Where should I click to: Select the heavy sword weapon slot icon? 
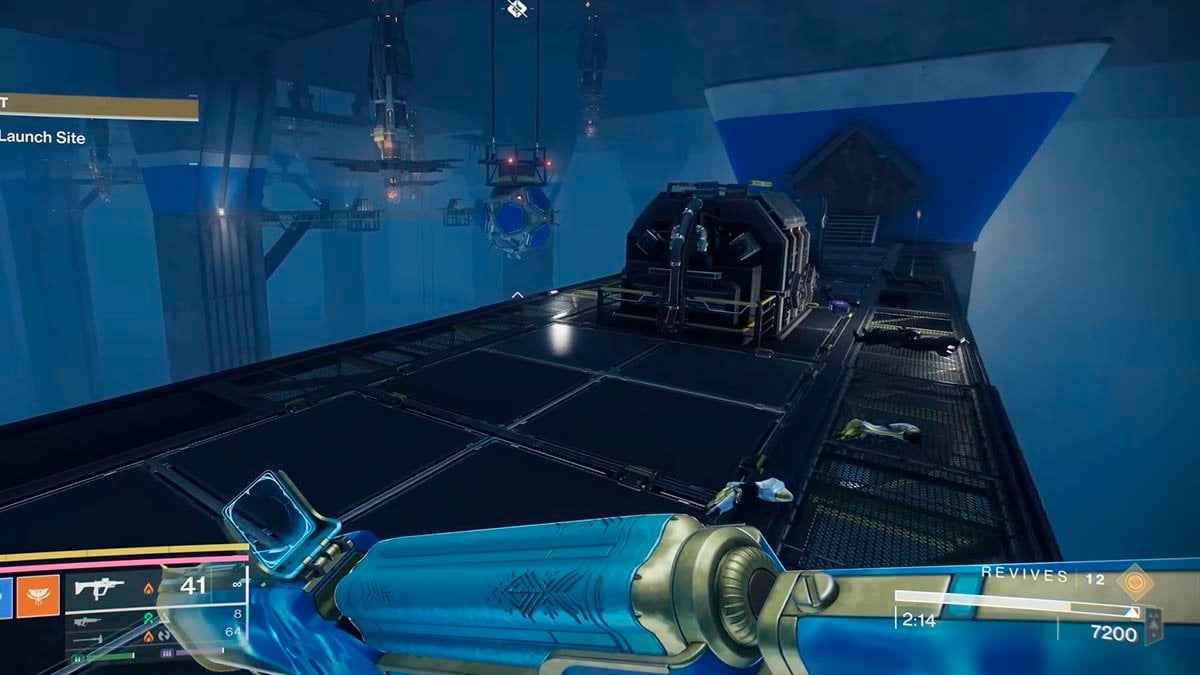(90, 641)
